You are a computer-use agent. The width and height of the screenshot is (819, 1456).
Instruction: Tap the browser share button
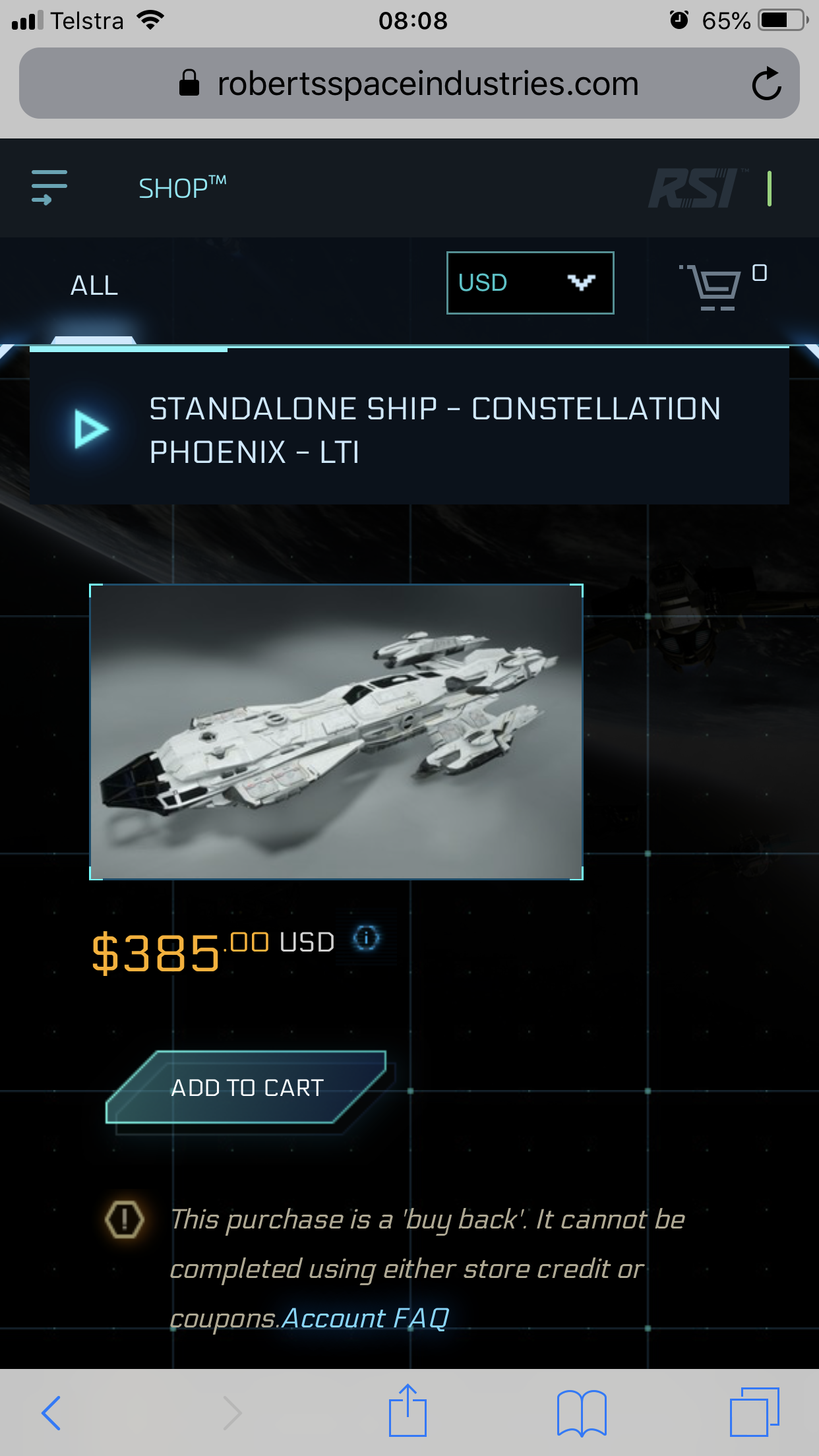tap(408, 1411)
